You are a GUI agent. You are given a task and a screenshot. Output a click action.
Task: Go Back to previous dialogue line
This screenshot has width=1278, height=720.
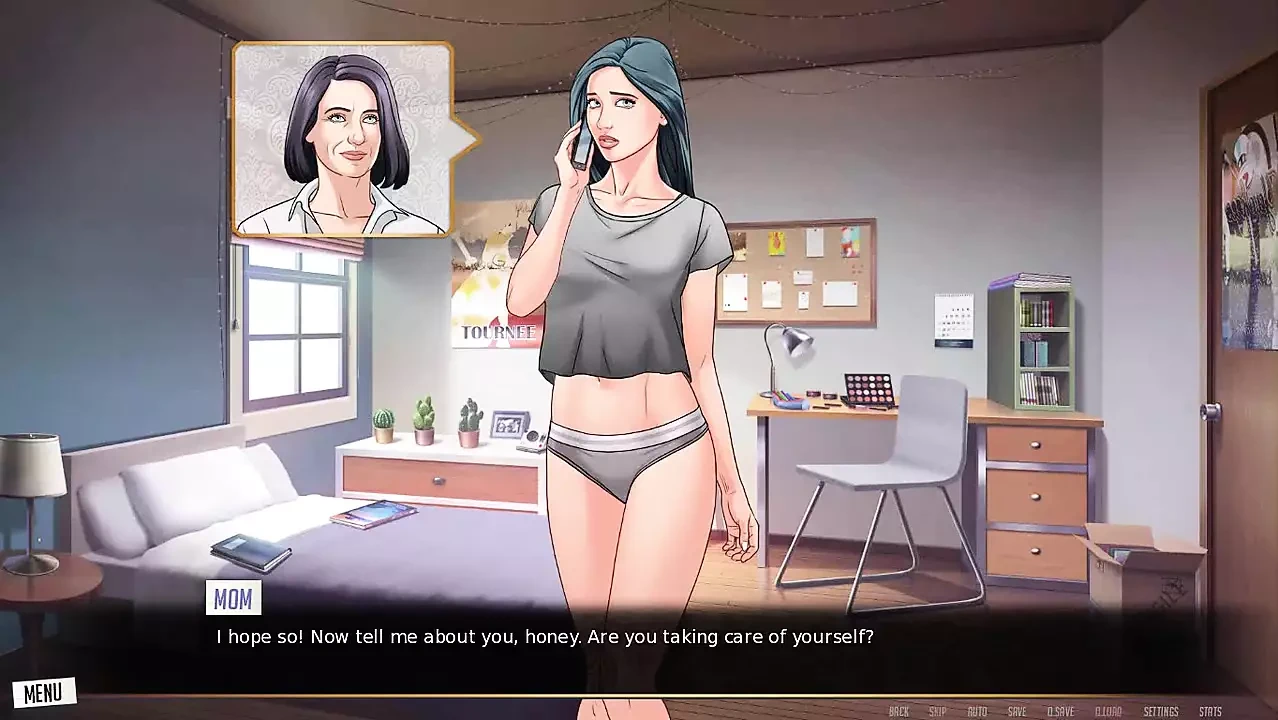(899, 711)
